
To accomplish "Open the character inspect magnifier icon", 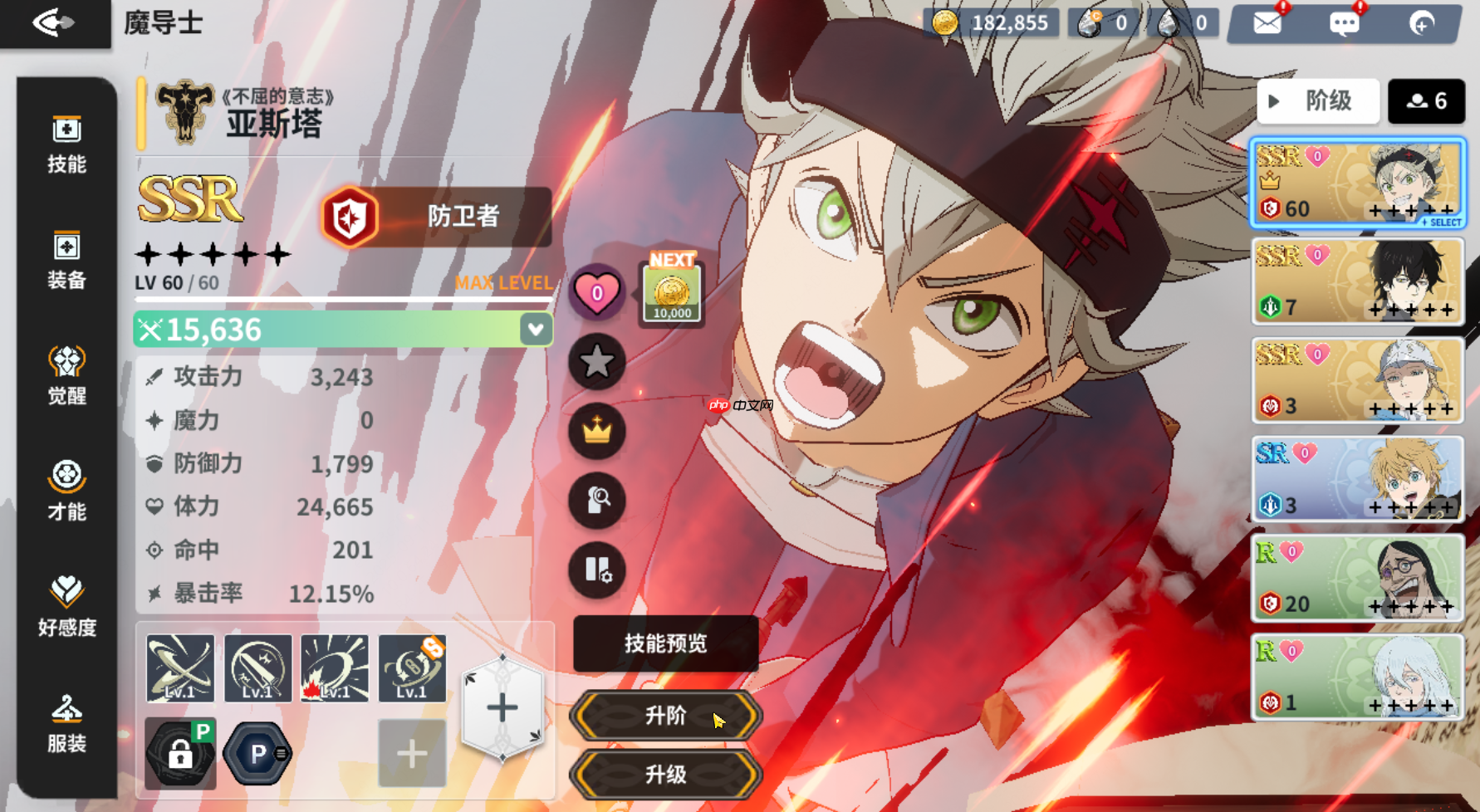I will 596,502.
